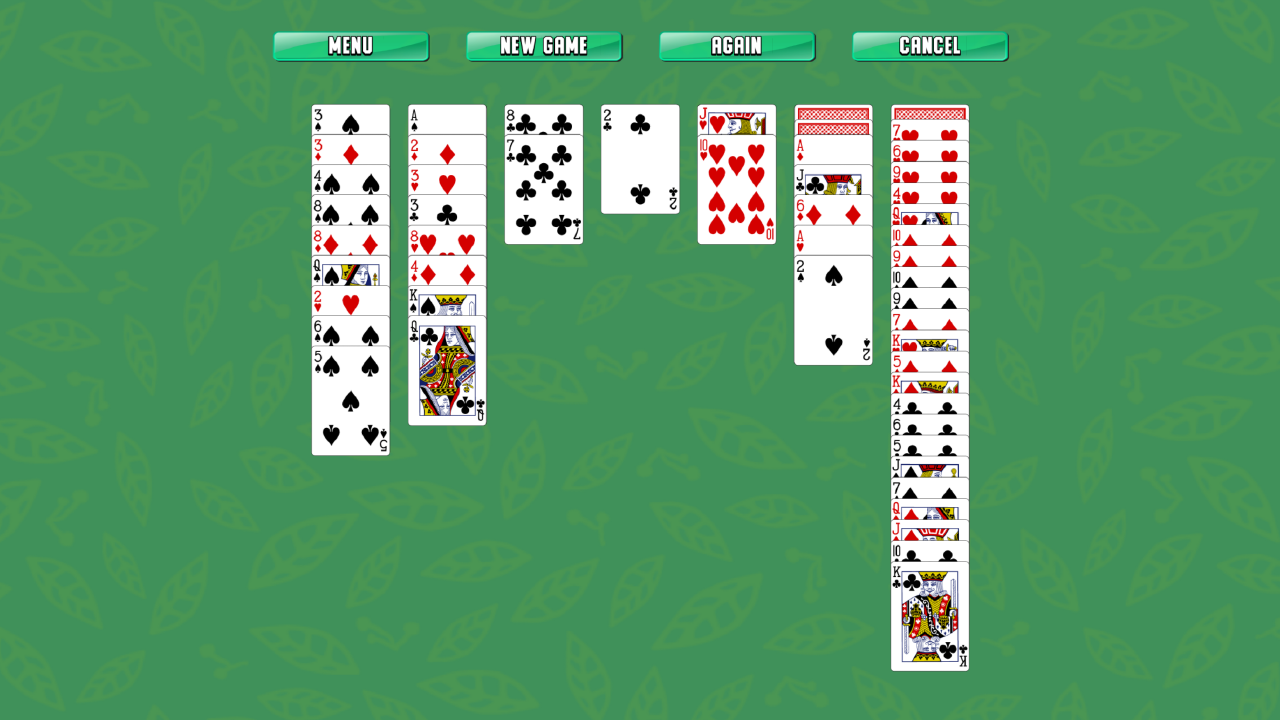Start a NEW GAME
Viewport: 1280px width, 720px height.
(544, 46)
